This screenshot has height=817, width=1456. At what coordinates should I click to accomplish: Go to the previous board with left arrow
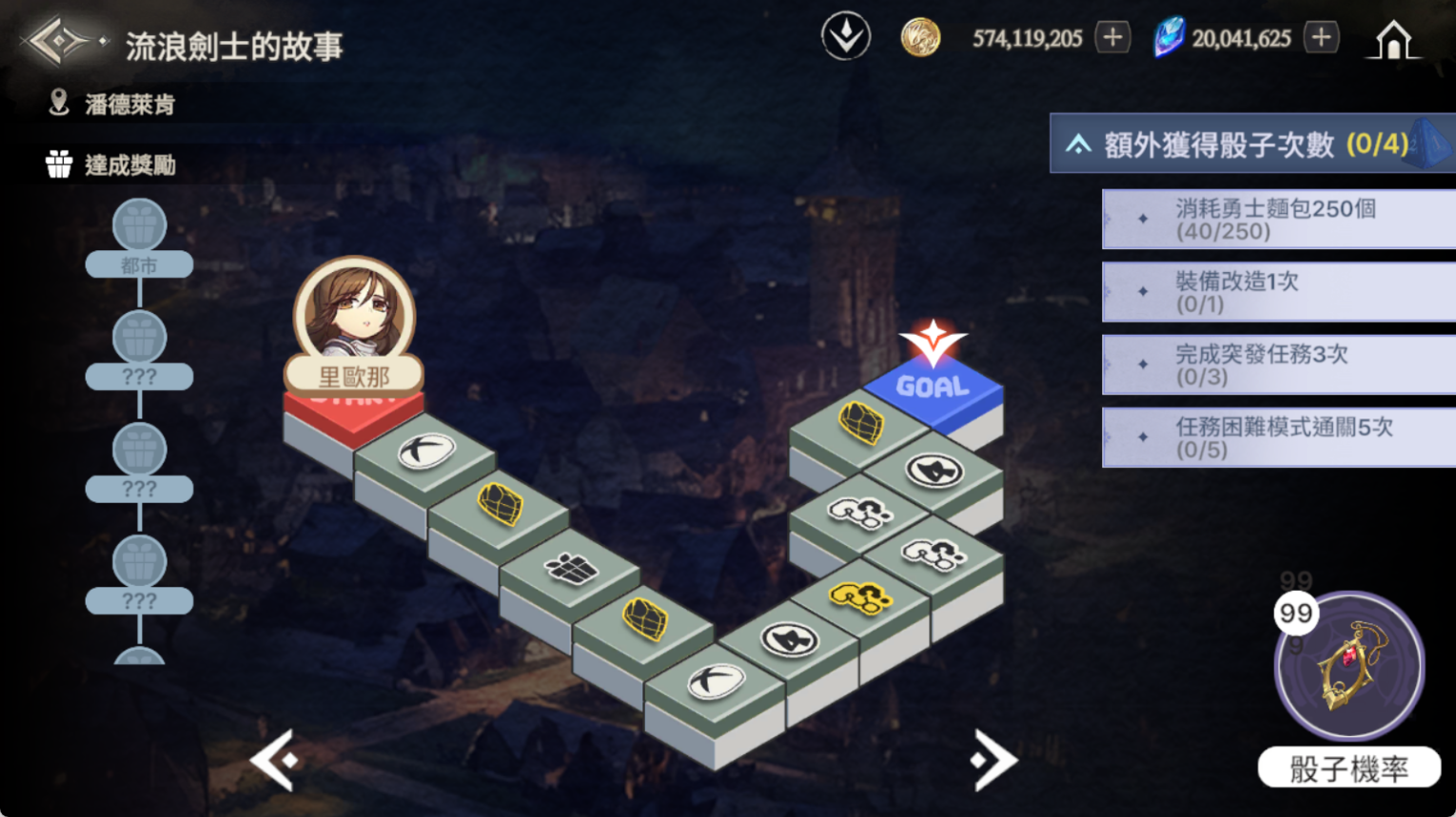pyautogui.click(x=275, y=759)
